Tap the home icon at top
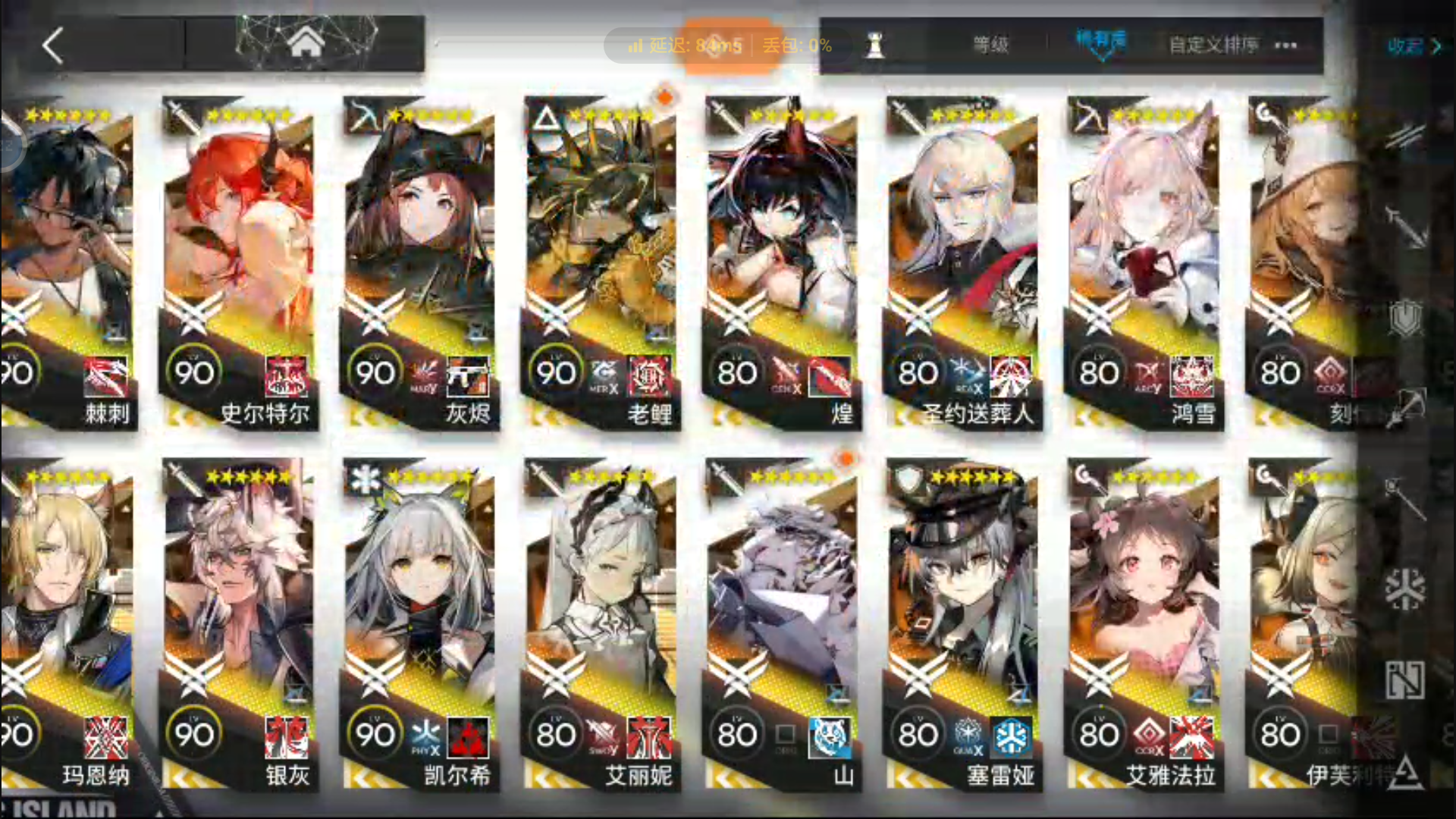1456x819 pixels. (303, 42)
